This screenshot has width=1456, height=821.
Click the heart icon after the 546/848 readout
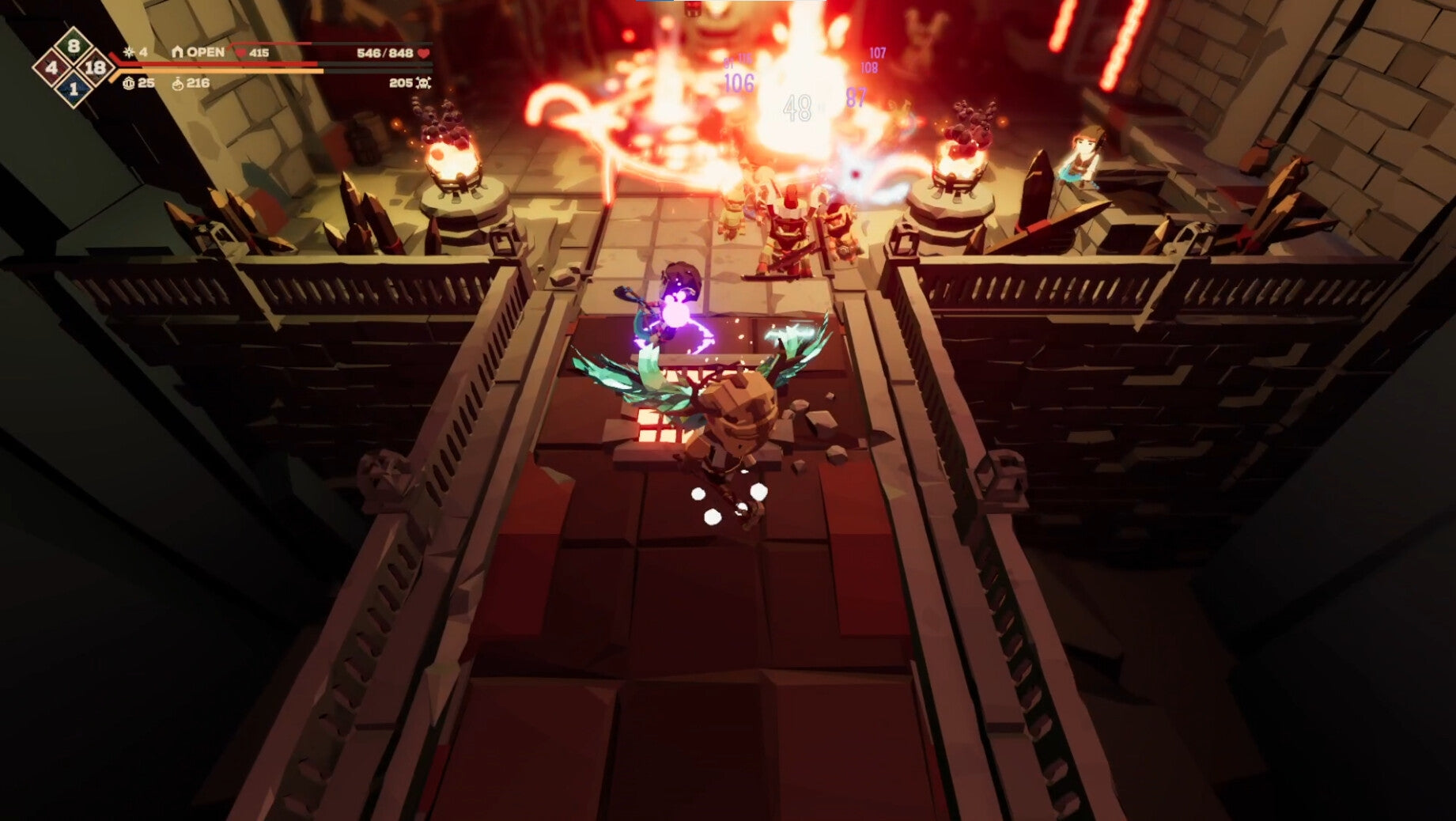(x=424, y=53)
